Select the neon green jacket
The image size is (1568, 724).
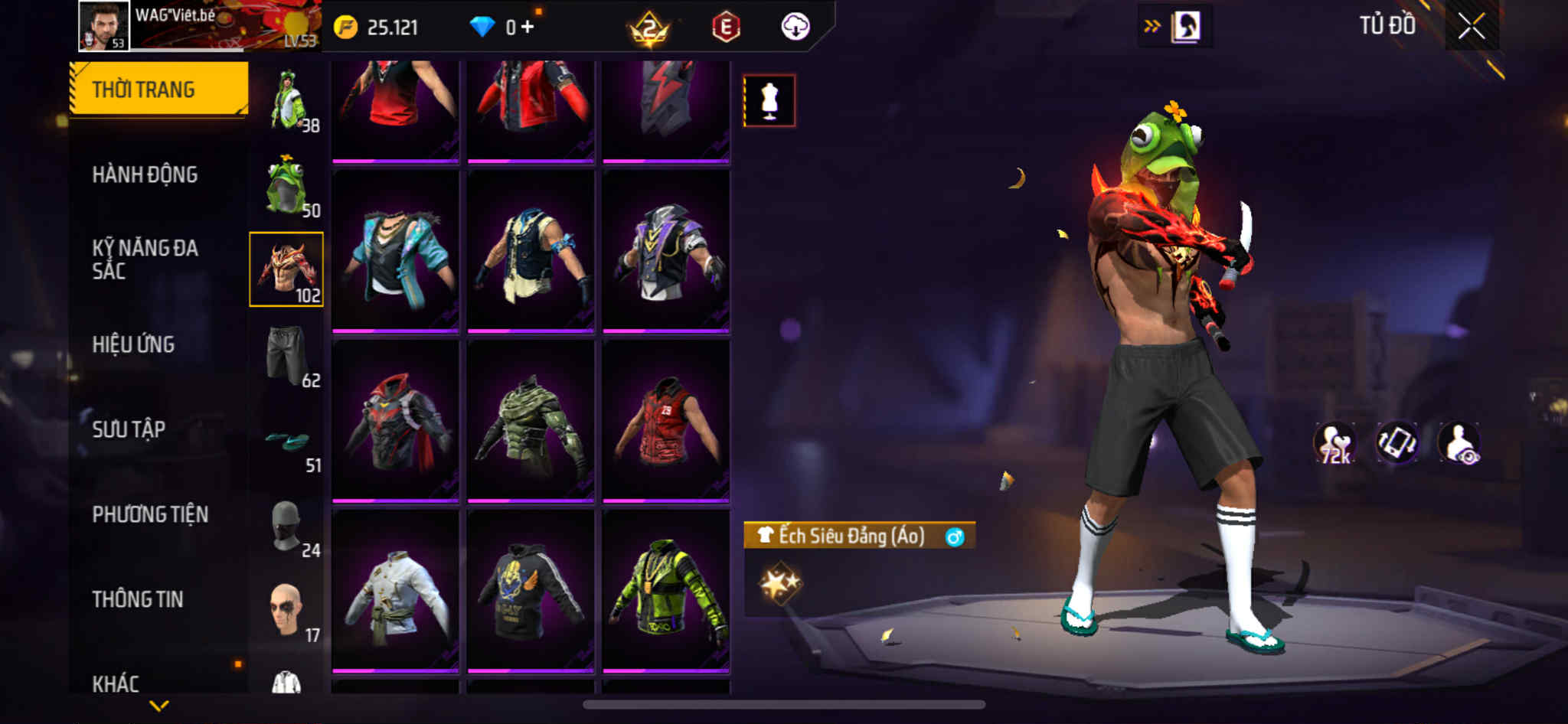665,590
